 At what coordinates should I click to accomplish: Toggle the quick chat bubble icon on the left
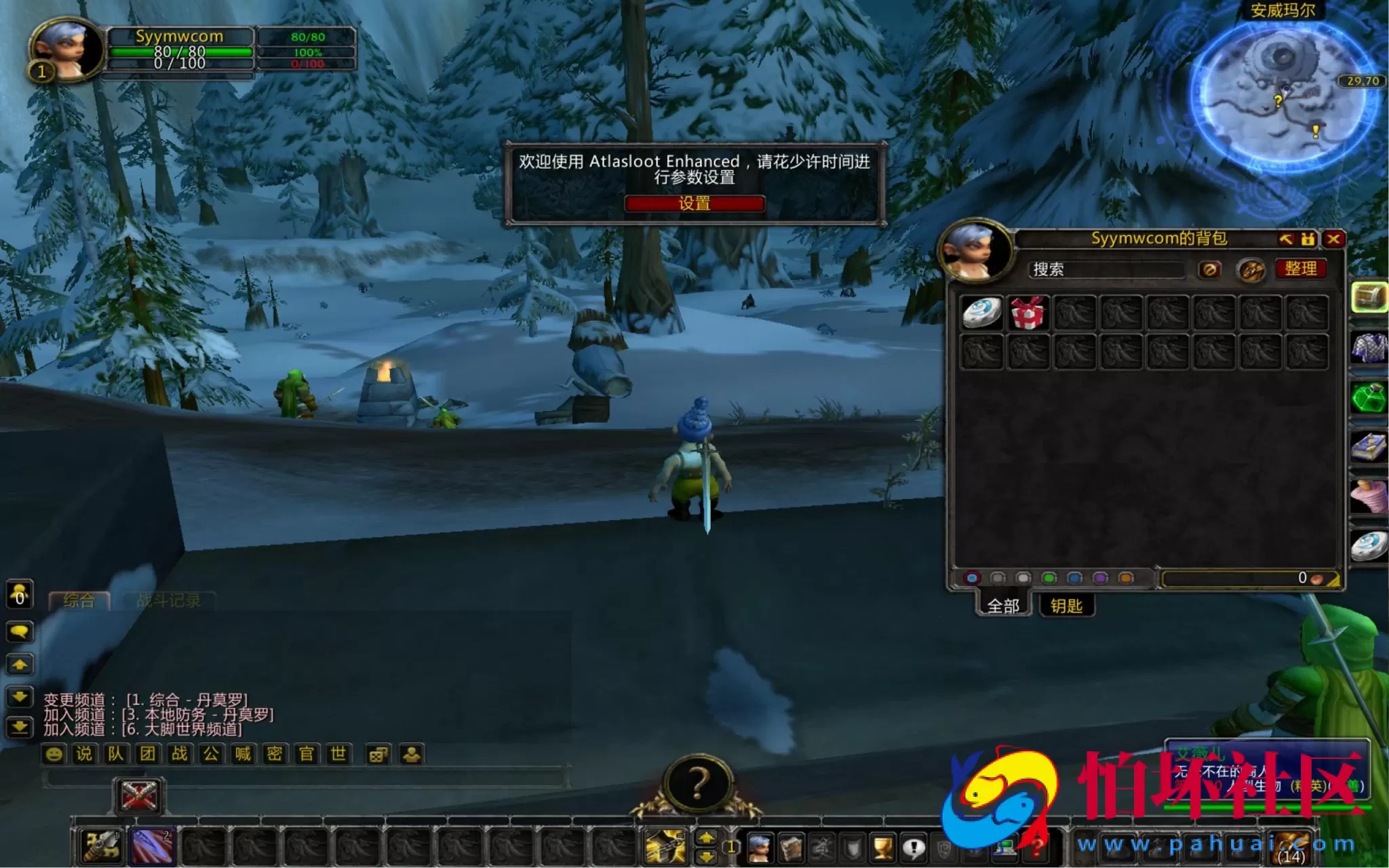click(20, 631)
